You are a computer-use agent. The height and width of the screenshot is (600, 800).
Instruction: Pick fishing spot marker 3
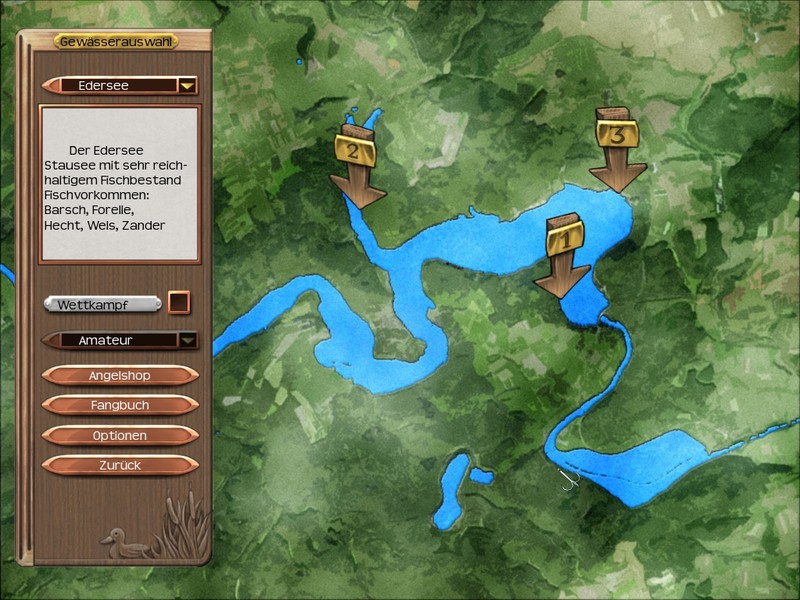(617, 148)
